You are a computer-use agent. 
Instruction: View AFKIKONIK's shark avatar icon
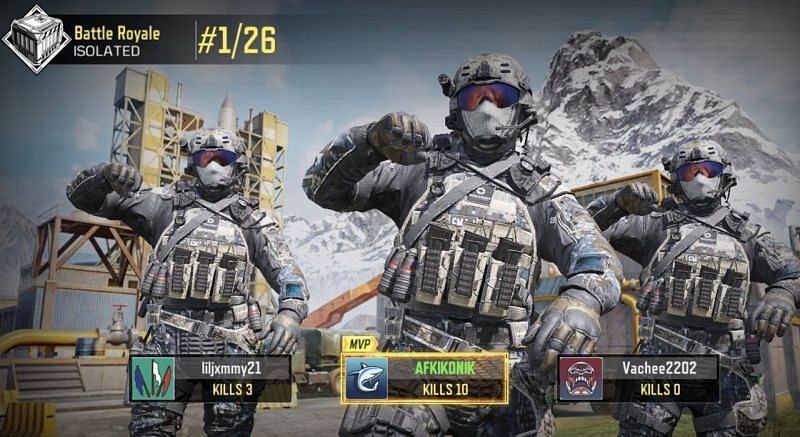pos(367,379)
